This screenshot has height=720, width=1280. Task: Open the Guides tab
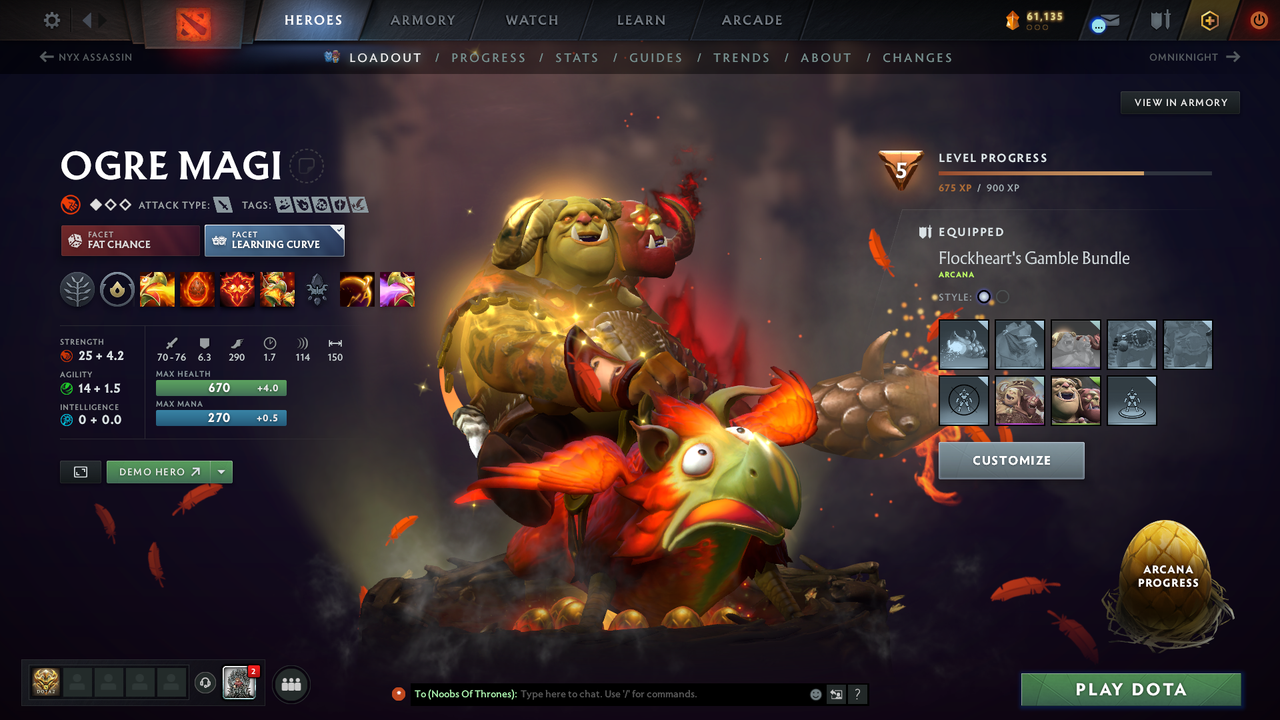pos(656,57)
